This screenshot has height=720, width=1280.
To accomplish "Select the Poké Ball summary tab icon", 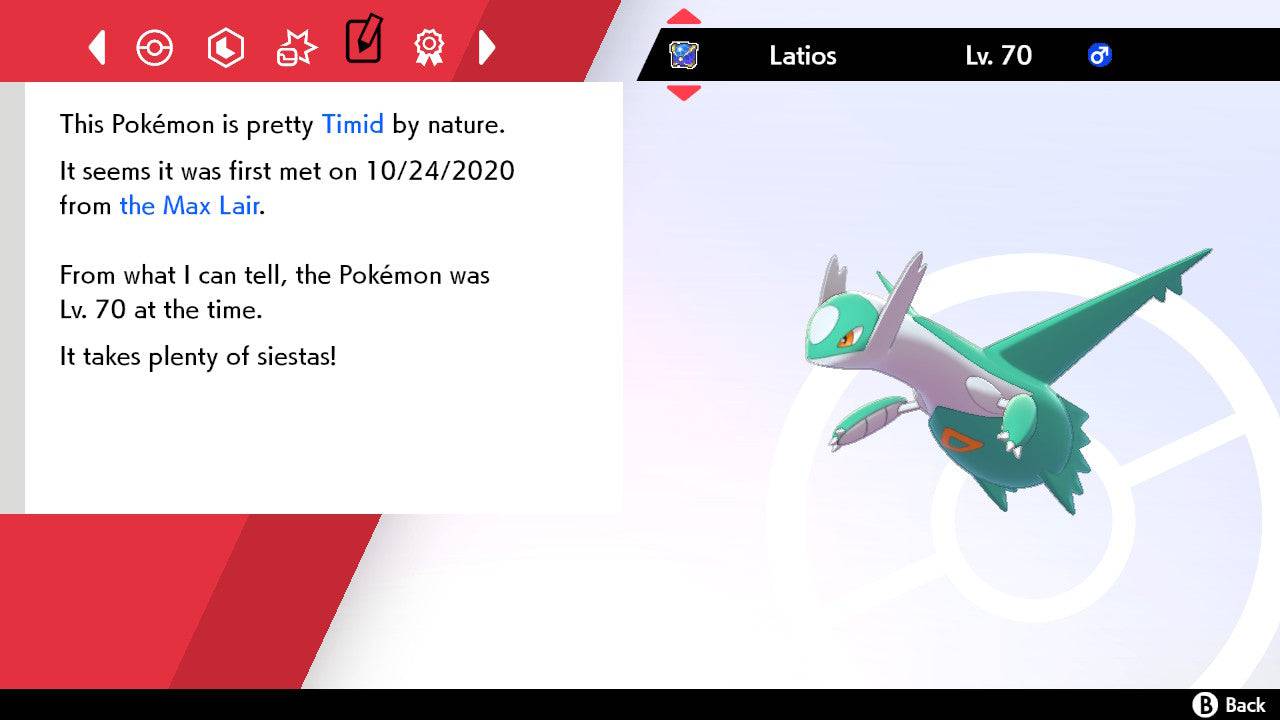I will [x=155, y=46].
